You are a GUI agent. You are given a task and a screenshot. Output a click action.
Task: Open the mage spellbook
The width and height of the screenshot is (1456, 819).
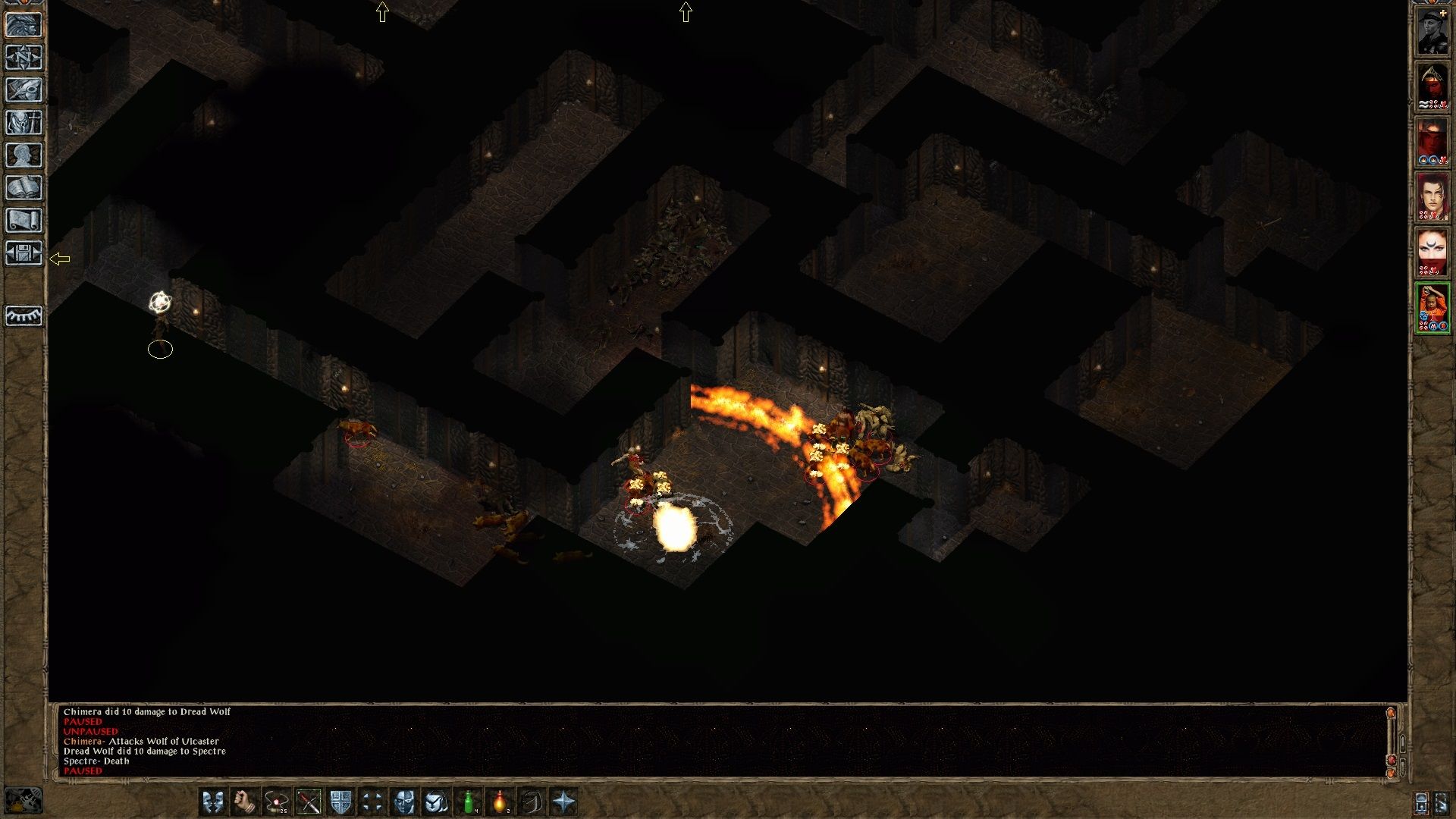tap(24, 187)
